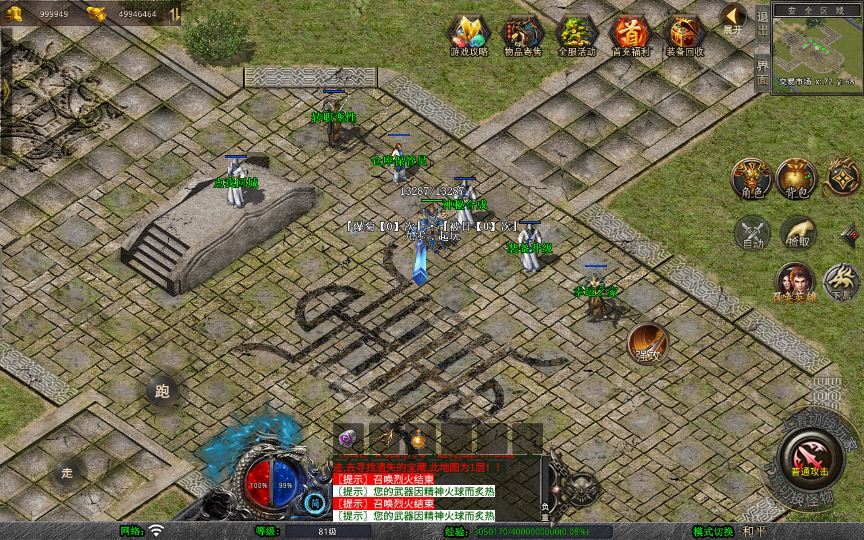Click the 退出 exit button
The height and width of the screenshot is (540, 864).
pyautogui.click(x=762, y=22)
